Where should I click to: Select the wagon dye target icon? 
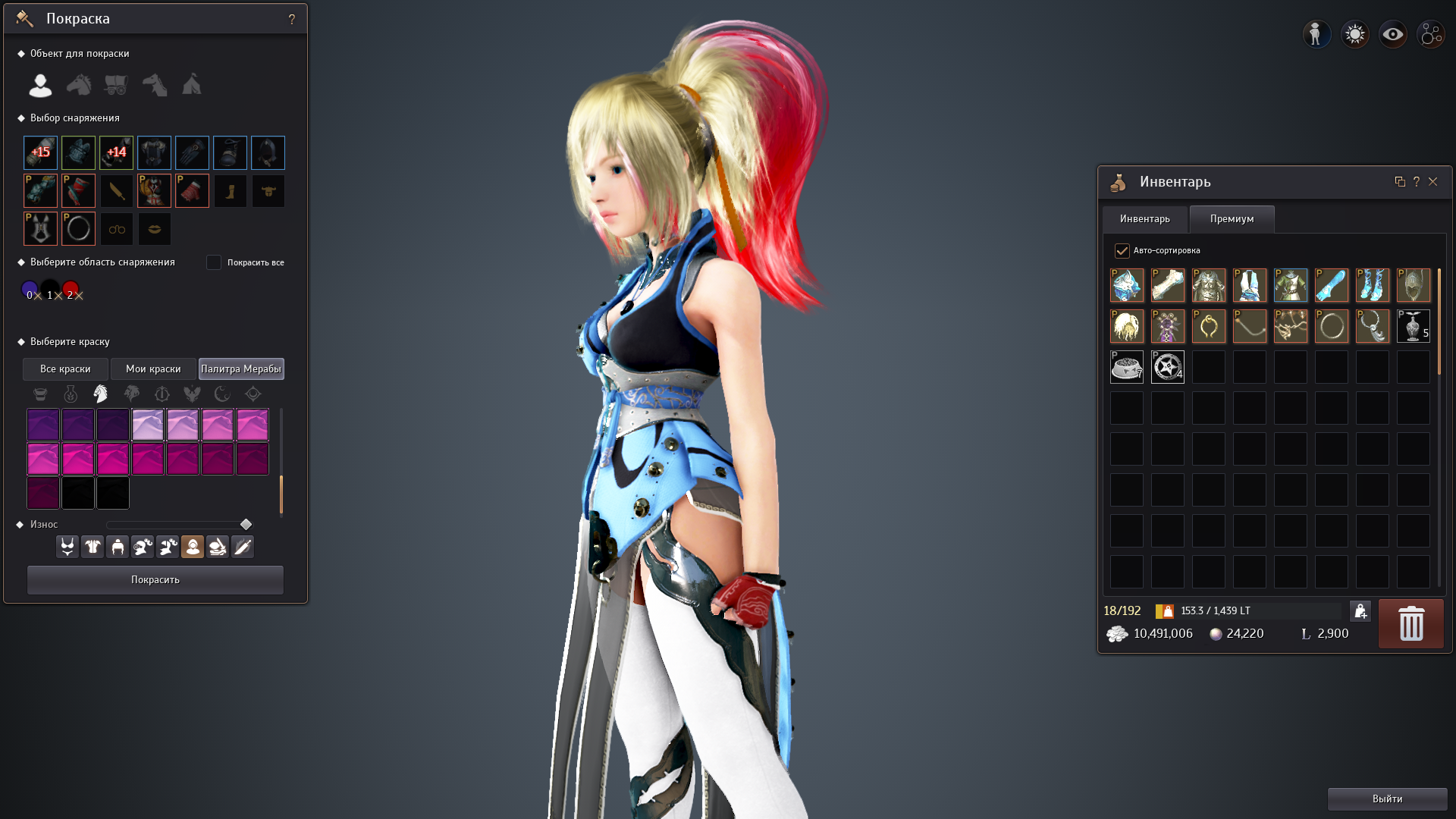(x=116, y=85)
